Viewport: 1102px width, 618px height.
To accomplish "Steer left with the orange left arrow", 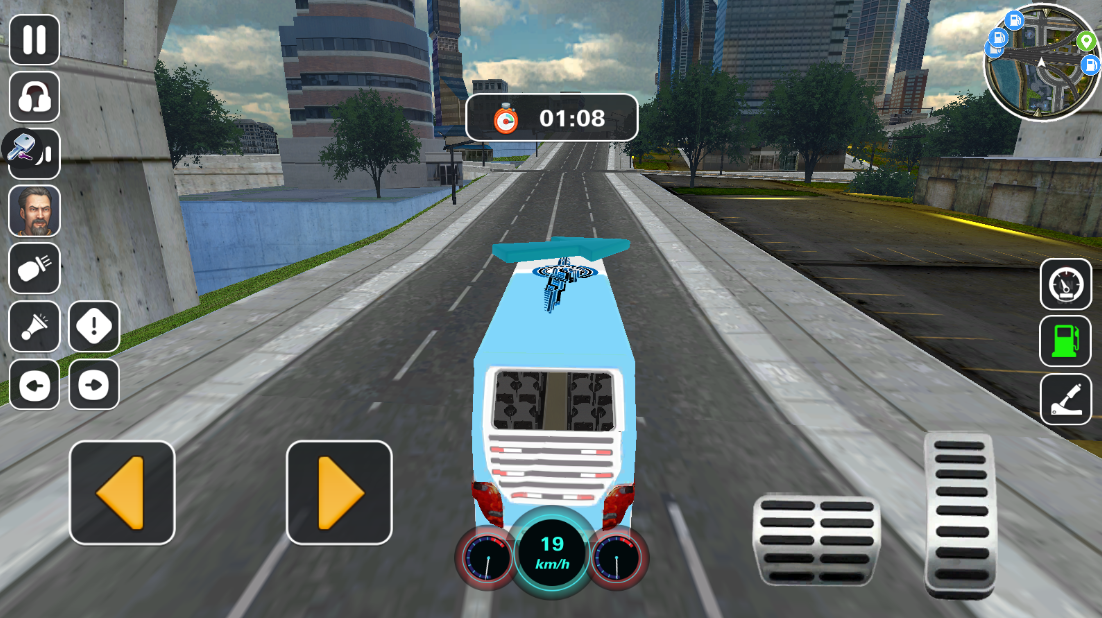I will [122, 492].
